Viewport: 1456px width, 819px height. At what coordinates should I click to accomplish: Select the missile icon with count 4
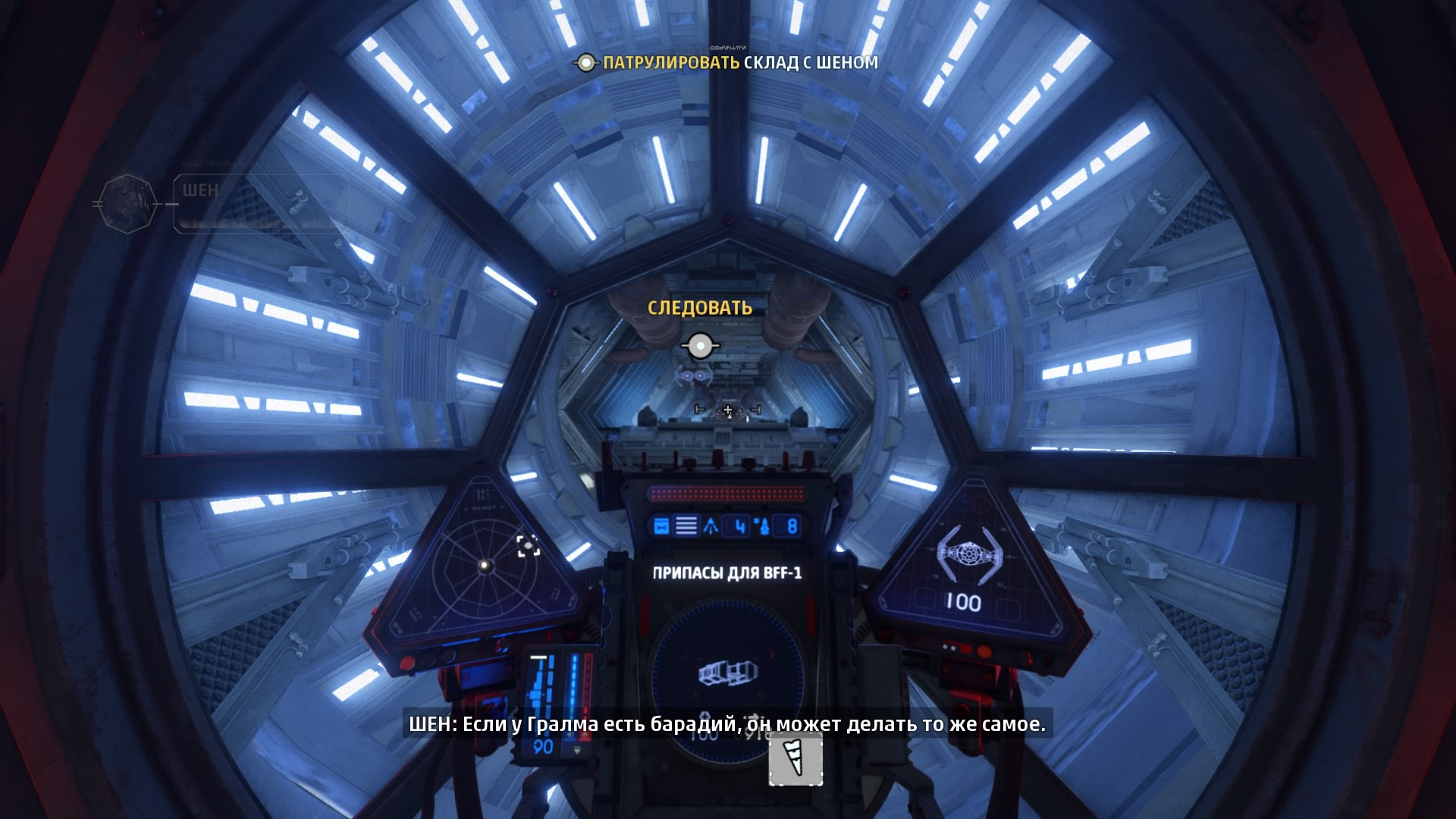pos(711,526)
